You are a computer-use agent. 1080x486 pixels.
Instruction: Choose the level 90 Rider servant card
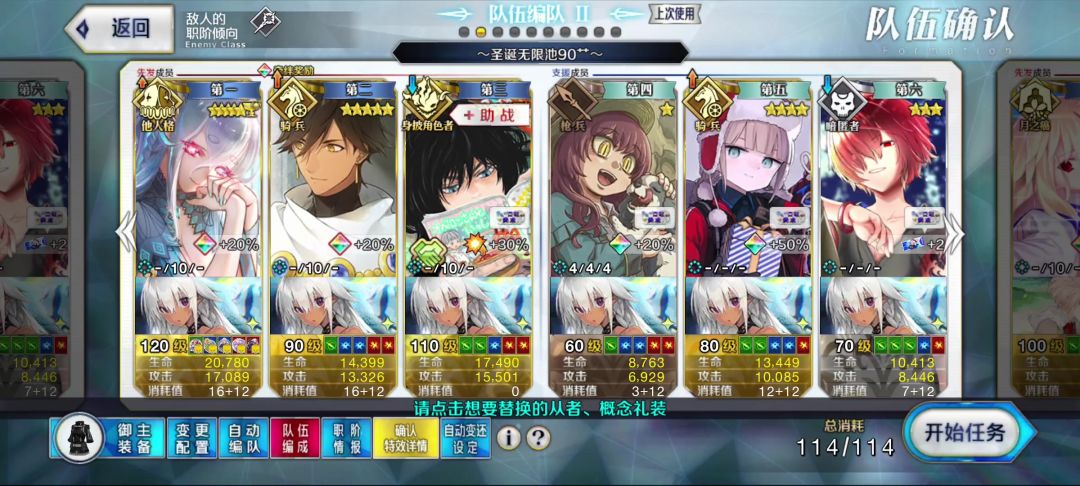335,180
